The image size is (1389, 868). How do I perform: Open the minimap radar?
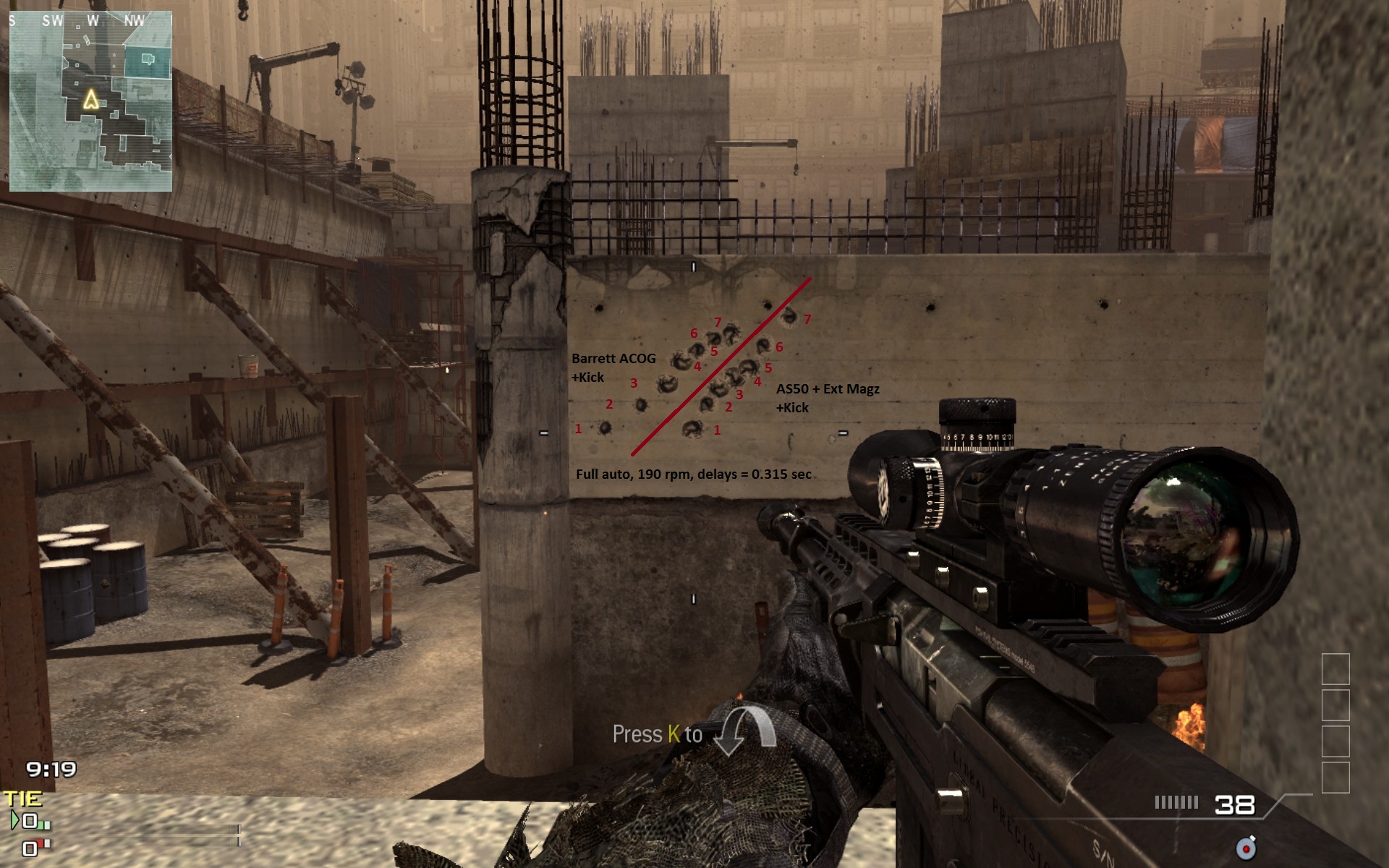tap(90, 101)
